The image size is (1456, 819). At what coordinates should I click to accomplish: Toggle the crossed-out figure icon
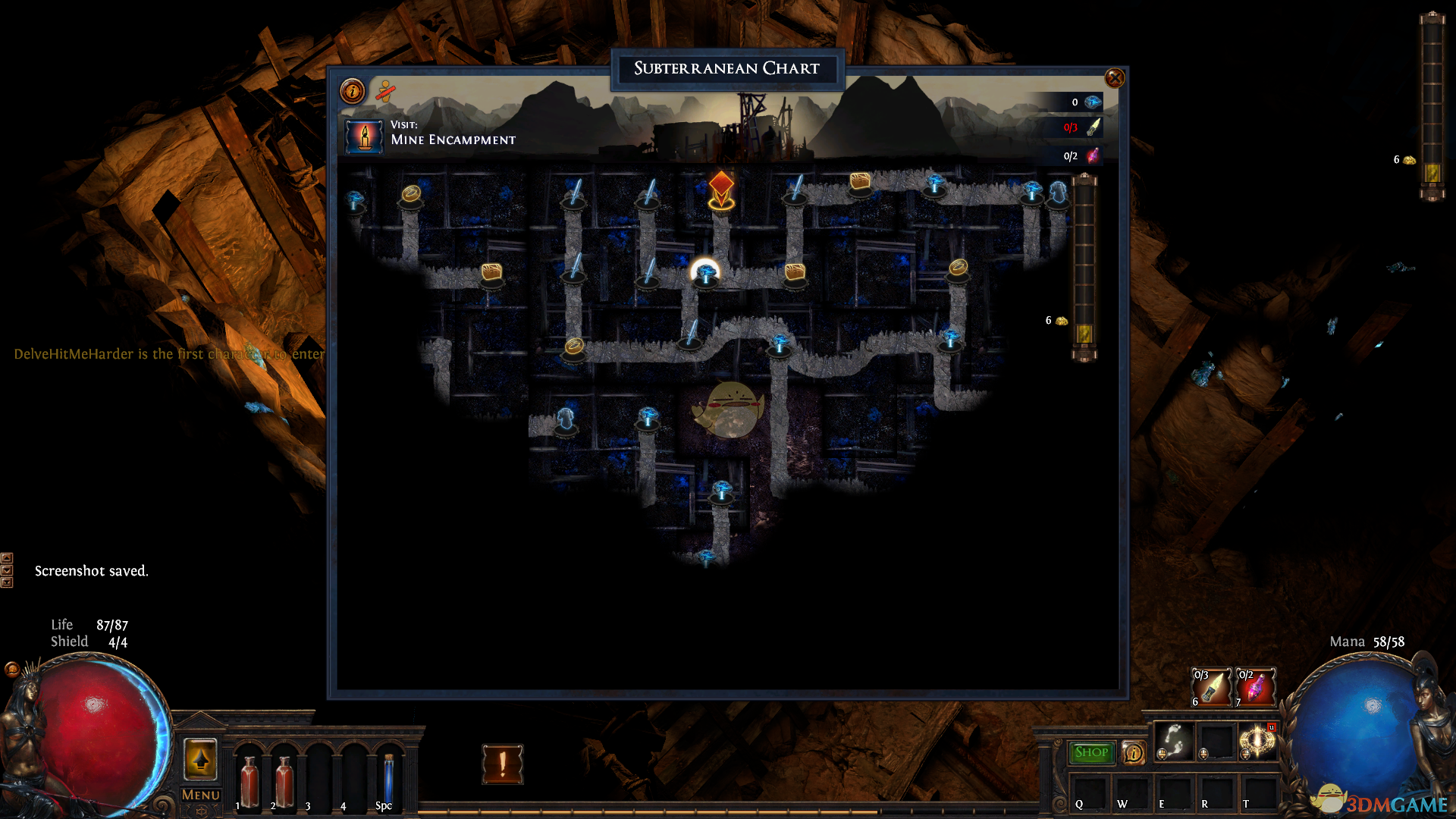[x=385, y=92]
